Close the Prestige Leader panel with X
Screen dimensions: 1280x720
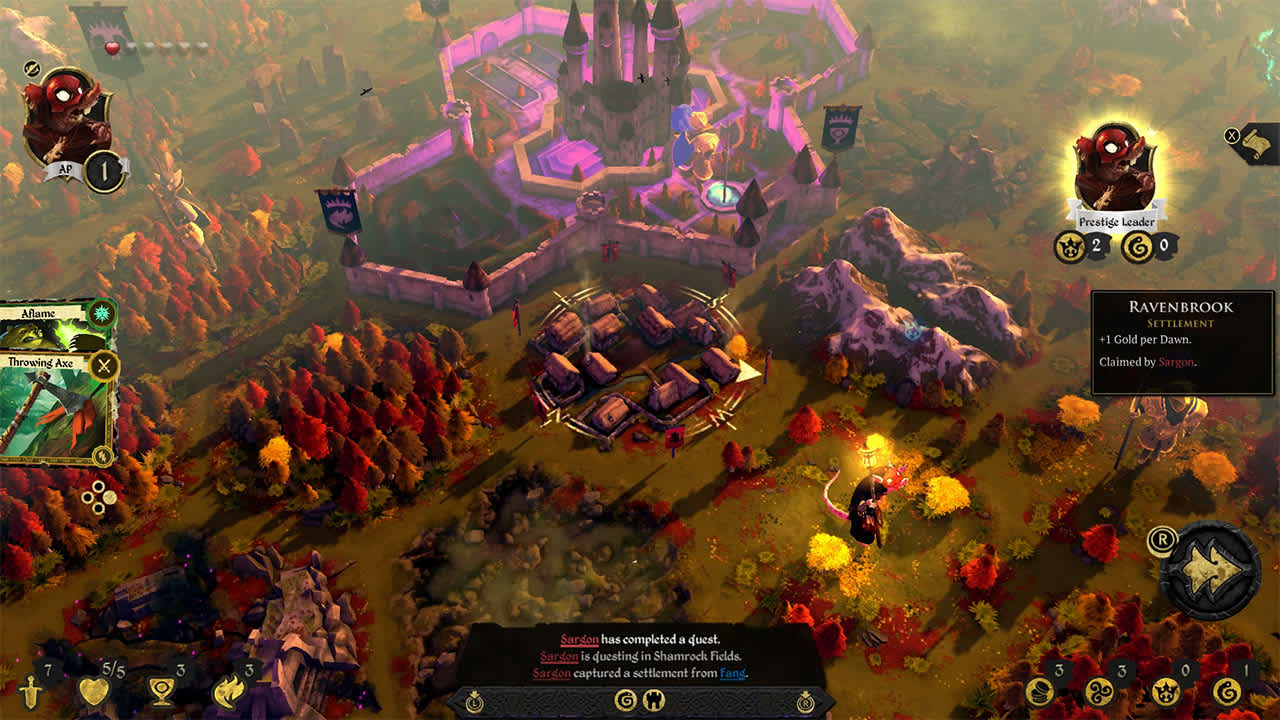click(x=1232, y=136)
